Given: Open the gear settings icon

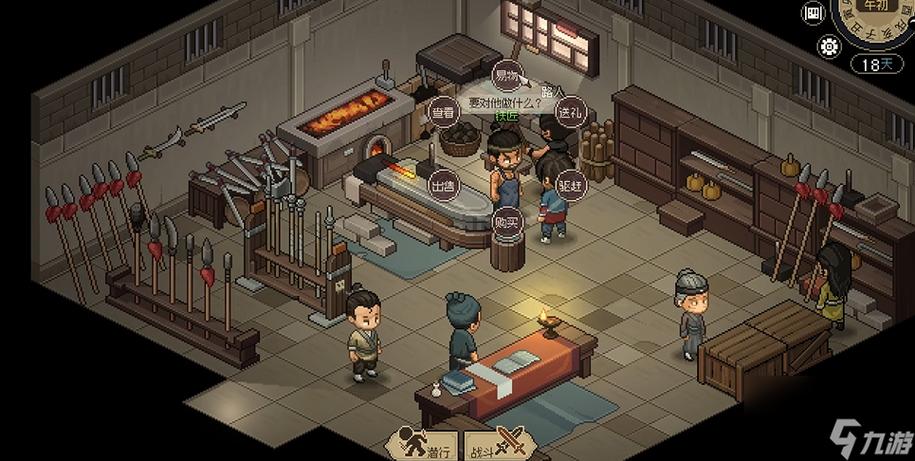Looking at the screenshot, I should pyautogui.click(x=829, y=45).
